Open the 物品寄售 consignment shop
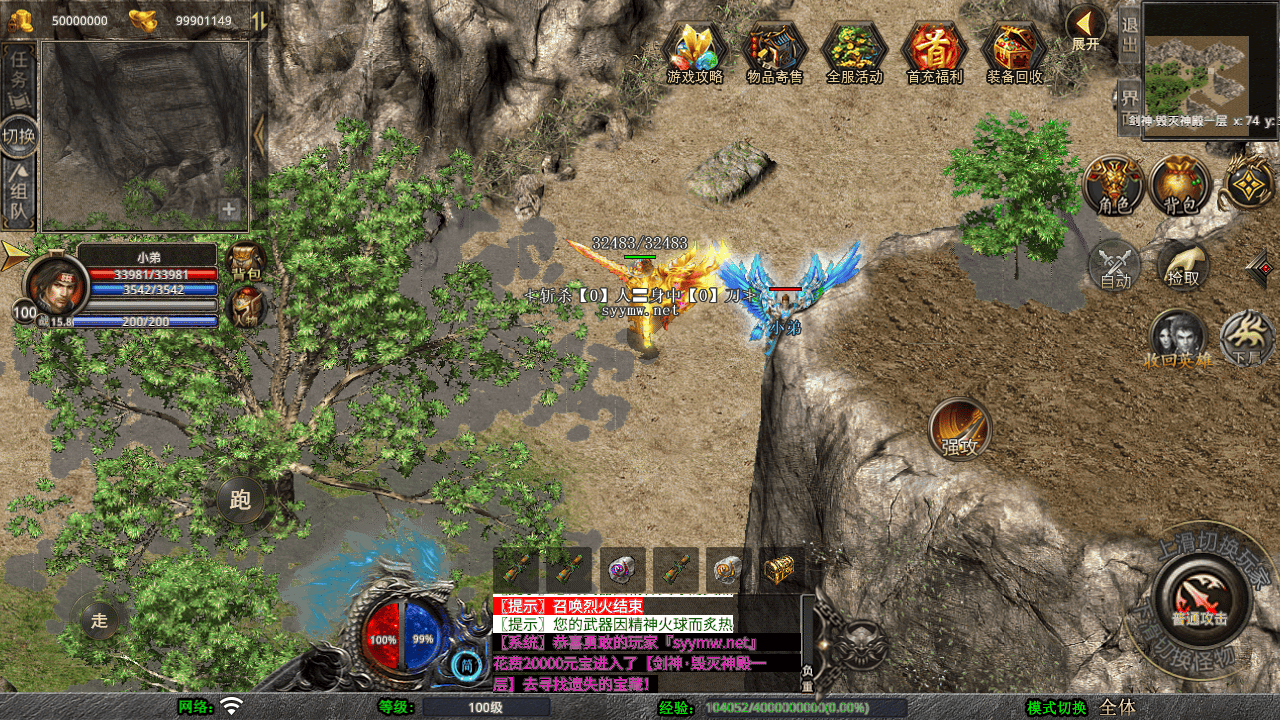The width and height of the screenshot is (1280, 720). [774, 50]
